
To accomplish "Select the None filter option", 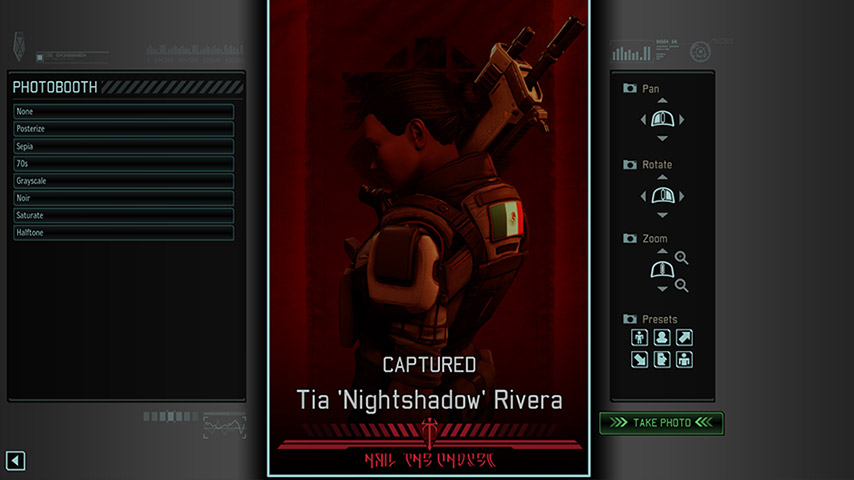I will (x=124, y=112).
